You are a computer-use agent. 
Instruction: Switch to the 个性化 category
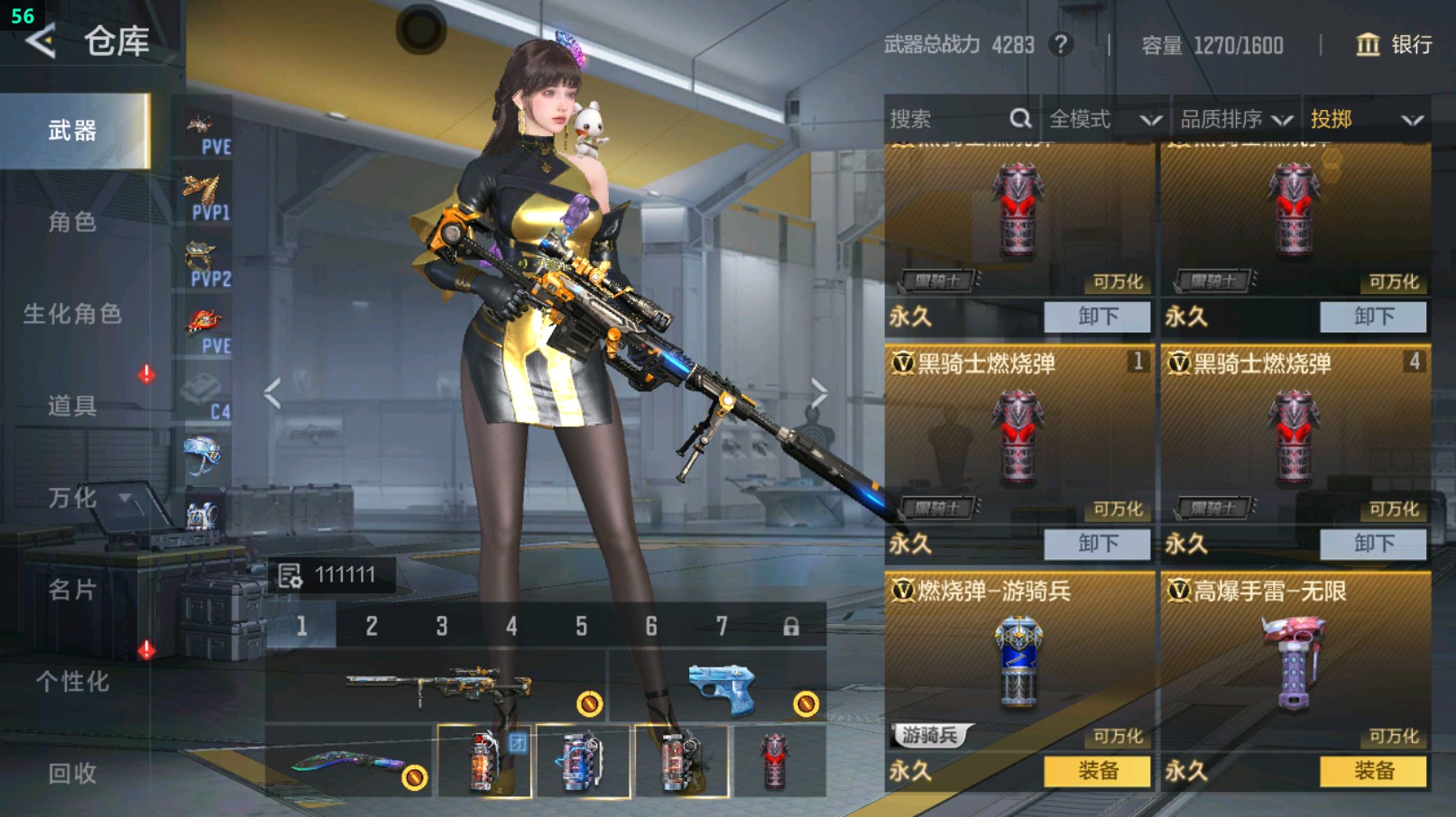[x=72, y=682]
